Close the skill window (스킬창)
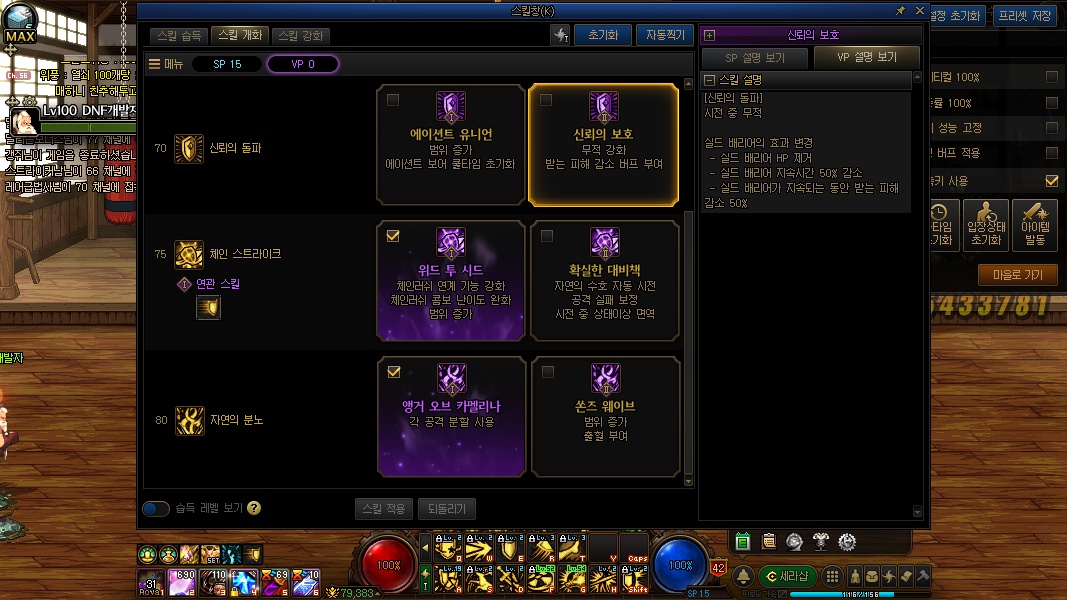The height and width of the screenshot is (600, 1067). (x=920, y=10)
